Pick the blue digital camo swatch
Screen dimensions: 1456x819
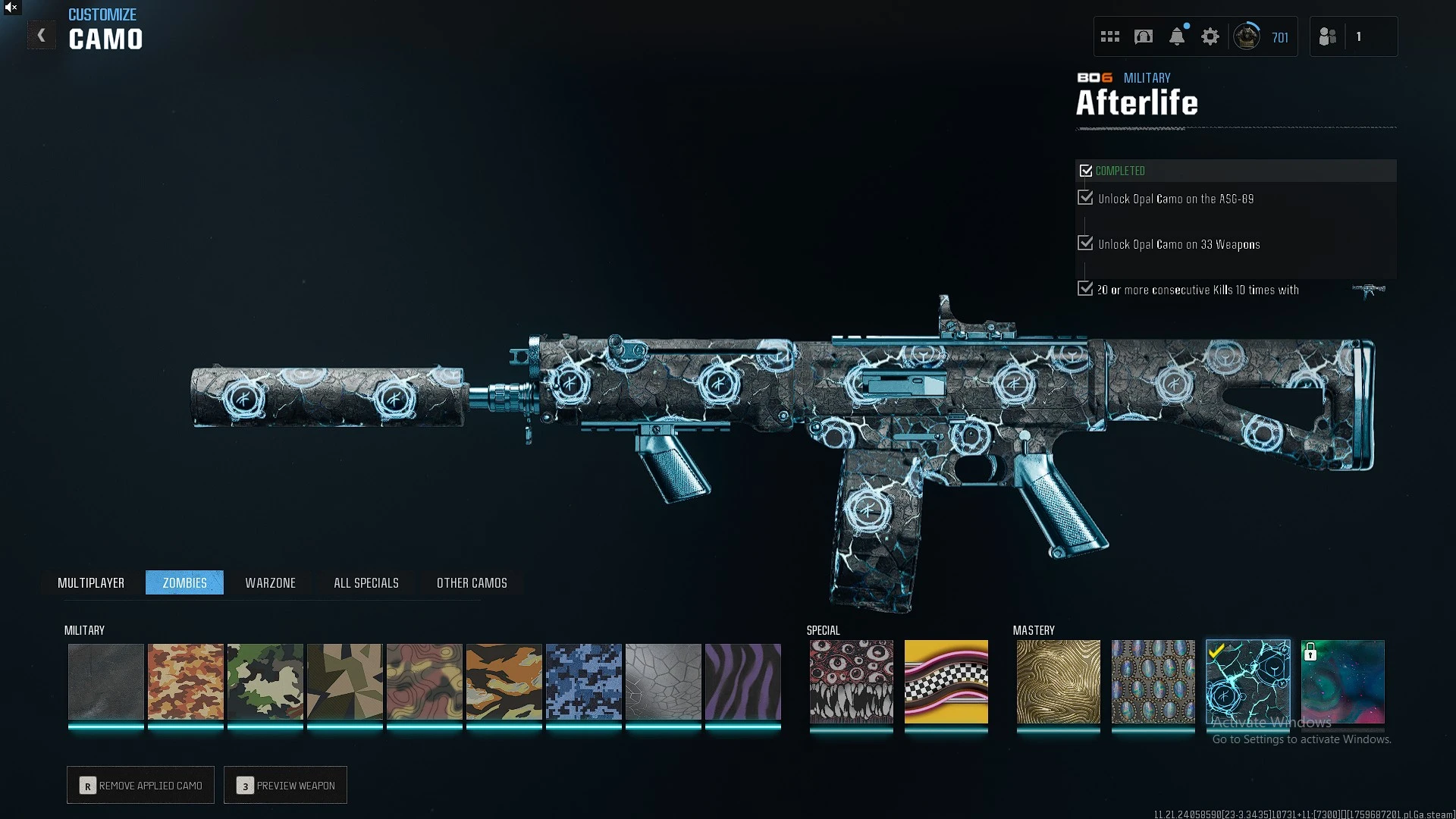click(x=584, y=681)
